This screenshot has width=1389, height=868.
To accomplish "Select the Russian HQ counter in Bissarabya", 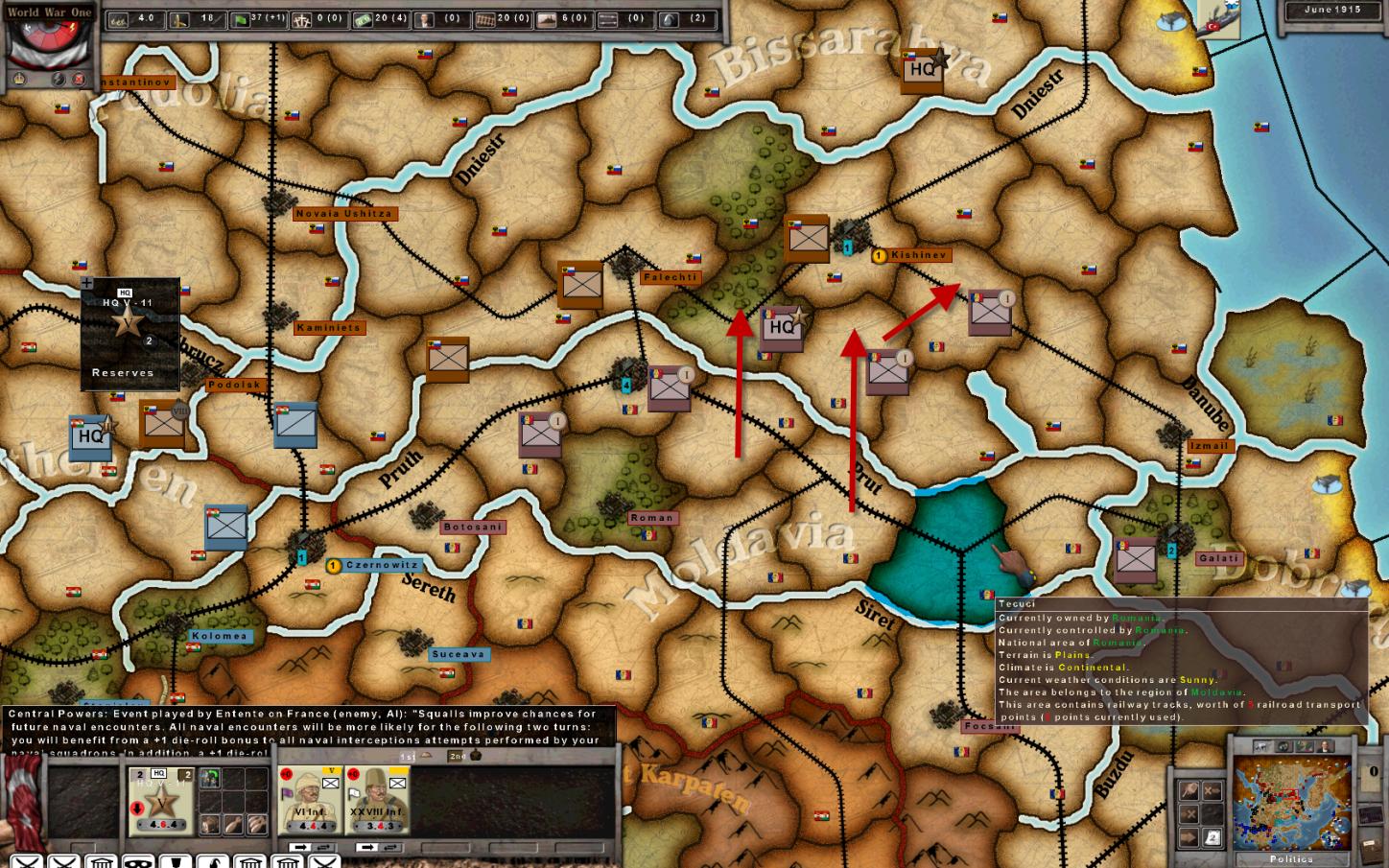I will click(x=923, y=69).
